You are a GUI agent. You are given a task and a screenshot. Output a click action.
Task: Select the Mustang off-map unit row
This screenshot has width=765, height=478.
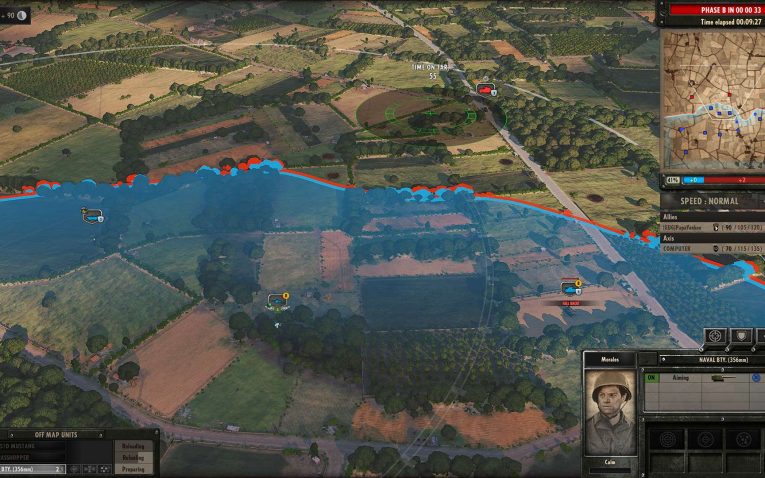click(32, 446)
